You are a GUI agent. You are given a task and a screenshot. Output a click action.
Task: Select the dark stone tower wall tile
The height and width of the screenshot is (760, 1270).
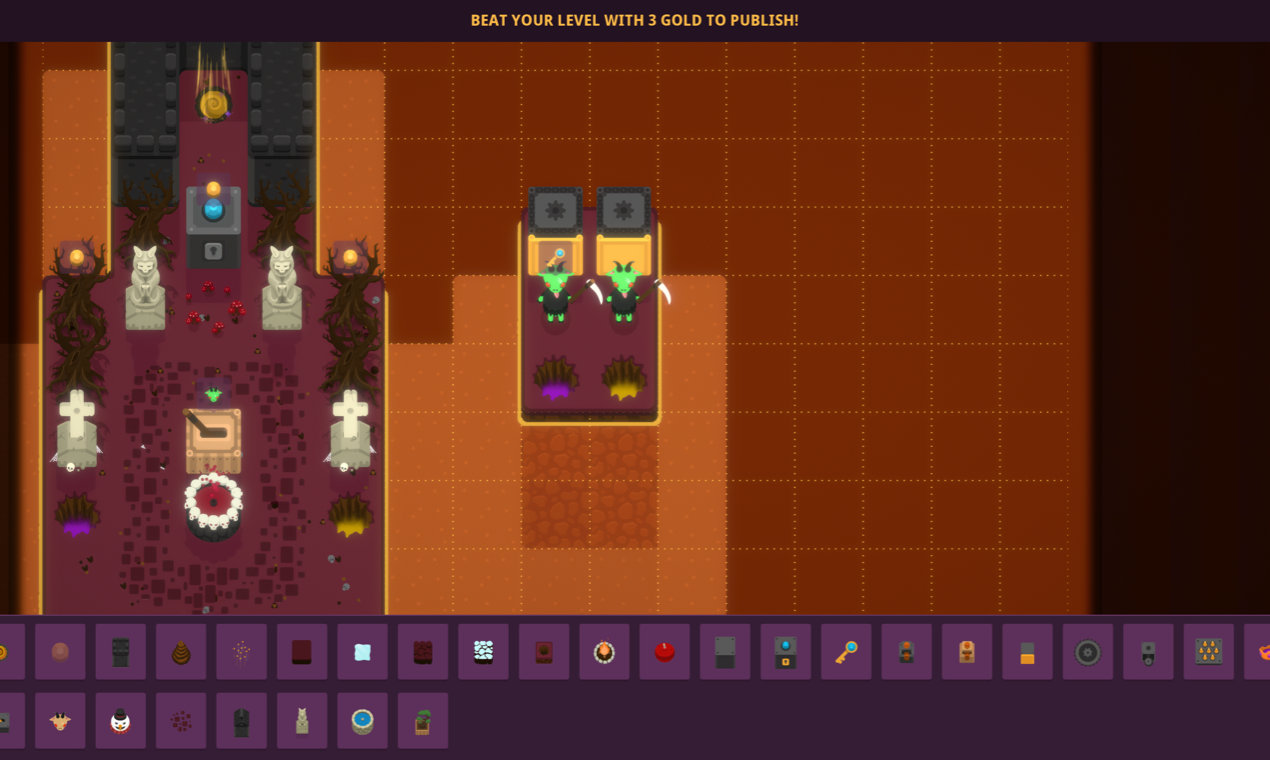pos(121,652)
